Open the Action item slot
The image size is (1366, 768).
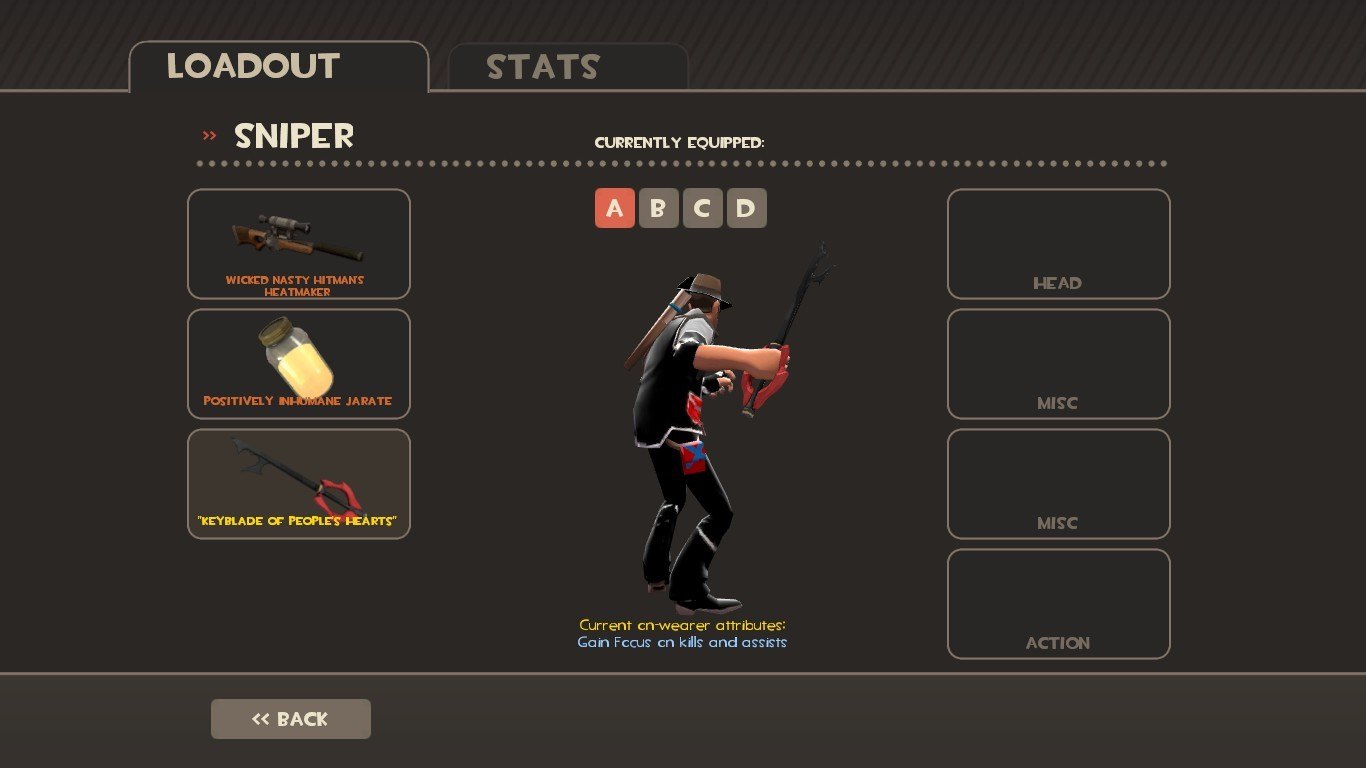click(1058, 604)
